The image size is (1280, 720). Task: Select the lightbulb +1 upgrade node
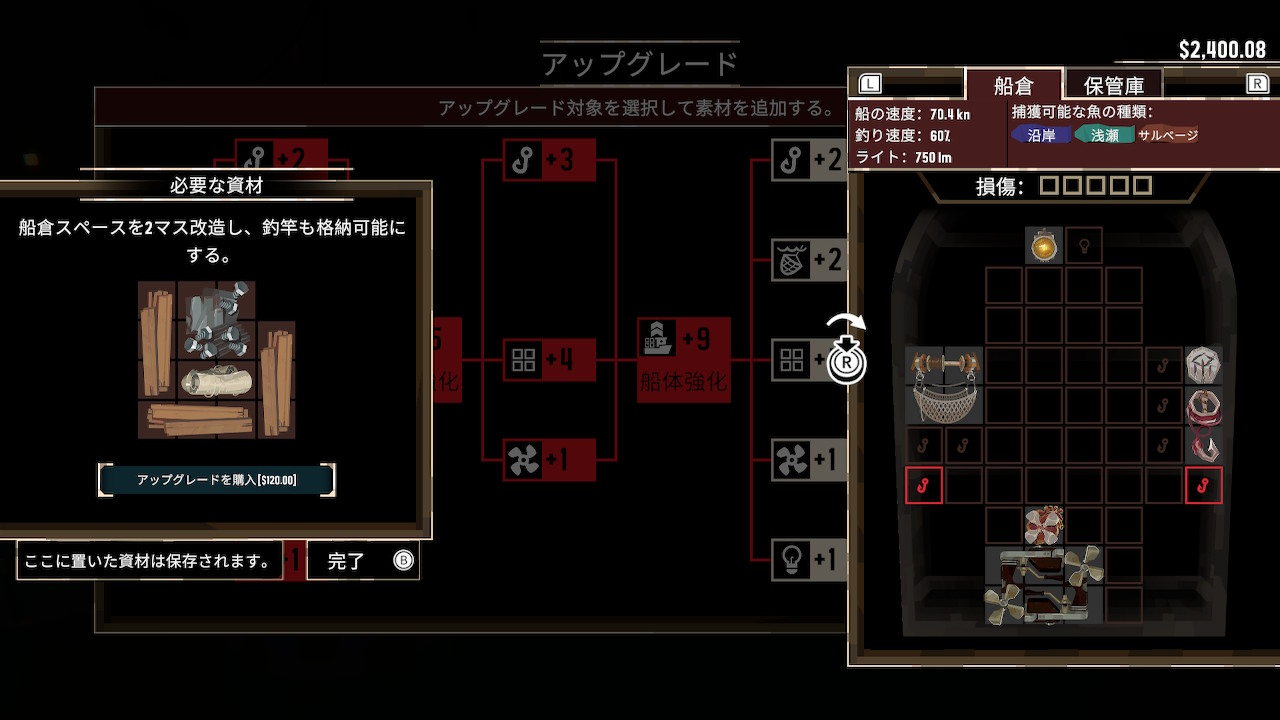(808, 560)
